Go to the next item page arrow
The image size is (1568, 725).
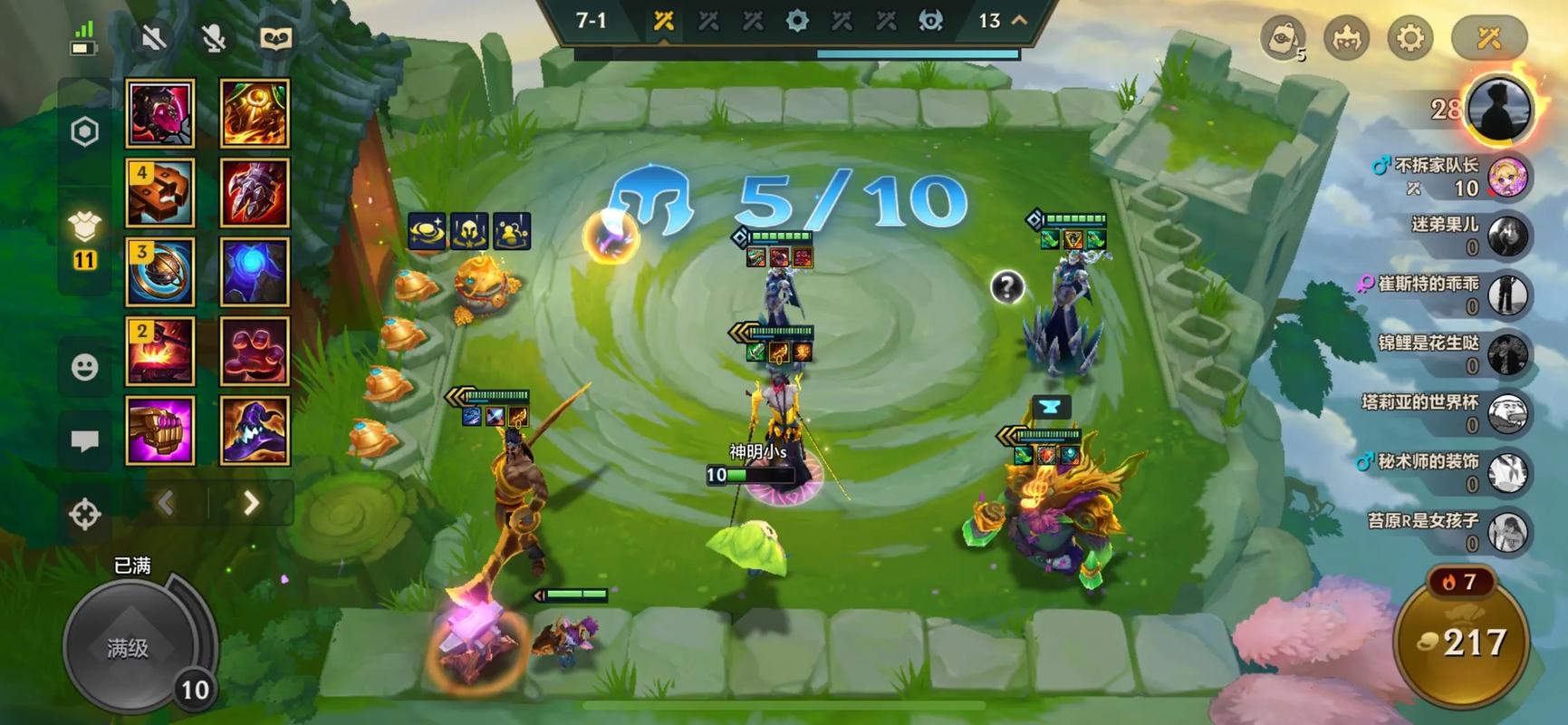(251, 503)
